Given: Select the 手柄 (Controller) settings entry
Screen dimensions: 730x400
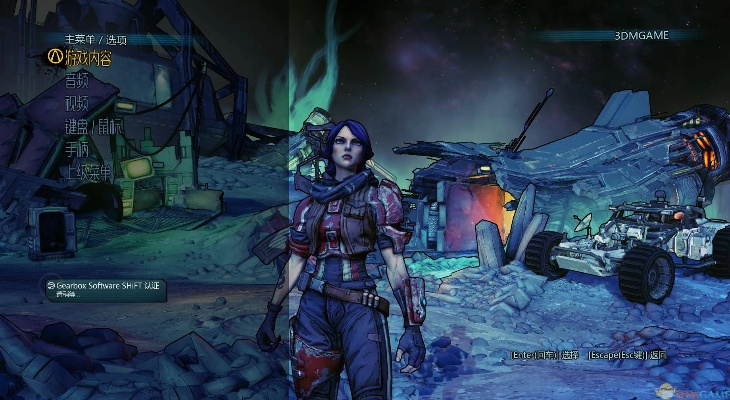Looking at the screenshot, I should [76, 149].
